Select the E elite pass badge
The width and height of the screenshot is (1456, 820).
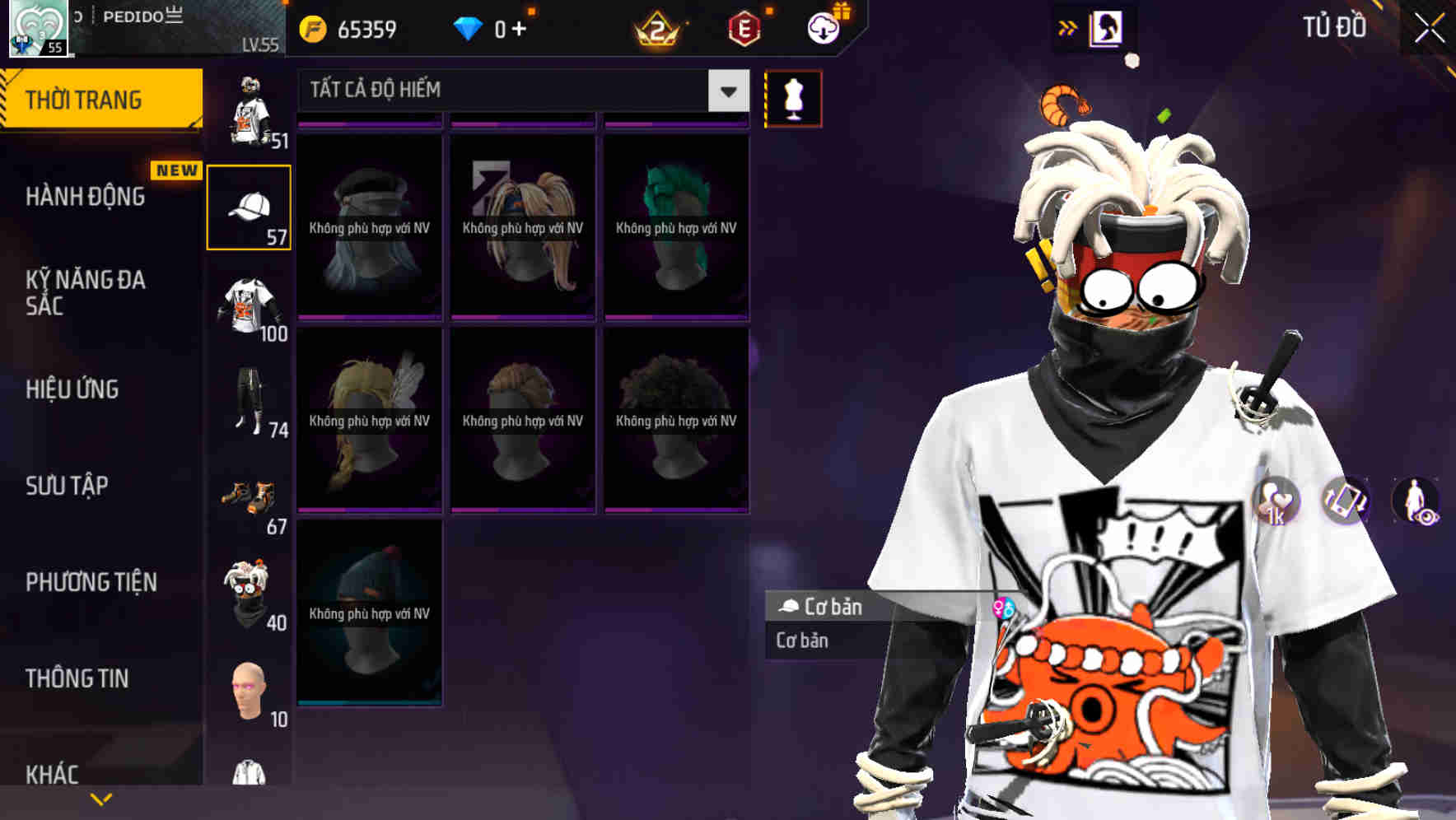(x=745, y=27)
